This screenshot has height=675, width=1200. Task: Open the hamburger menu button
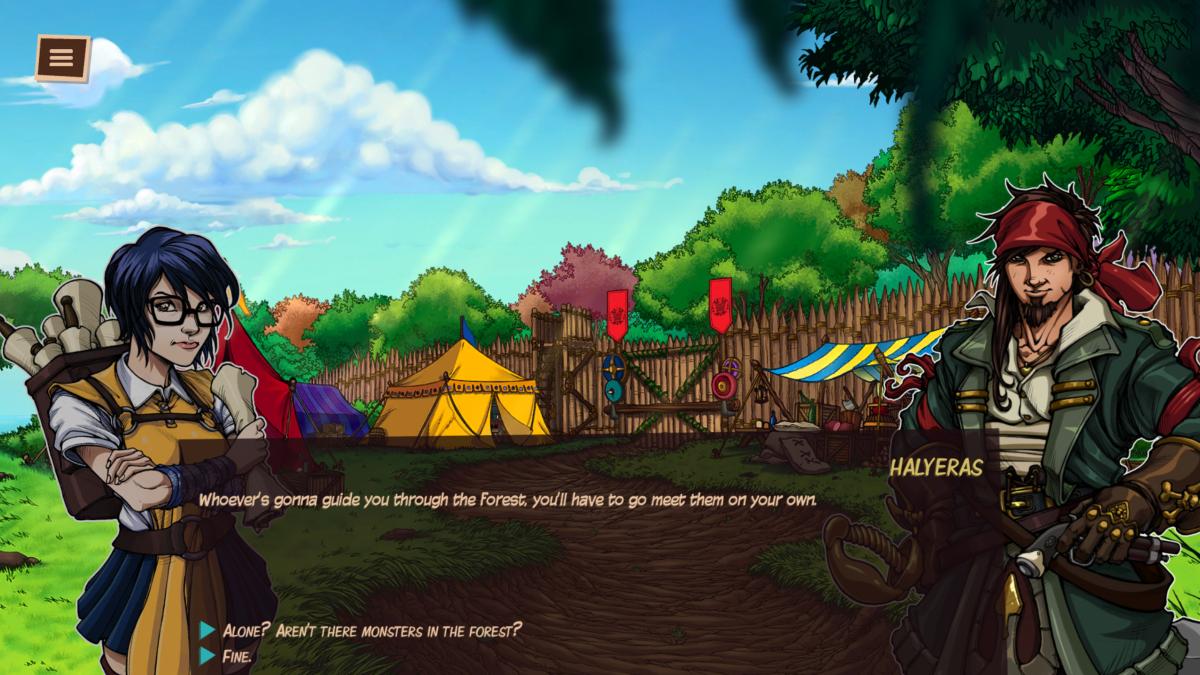[62, 58]
